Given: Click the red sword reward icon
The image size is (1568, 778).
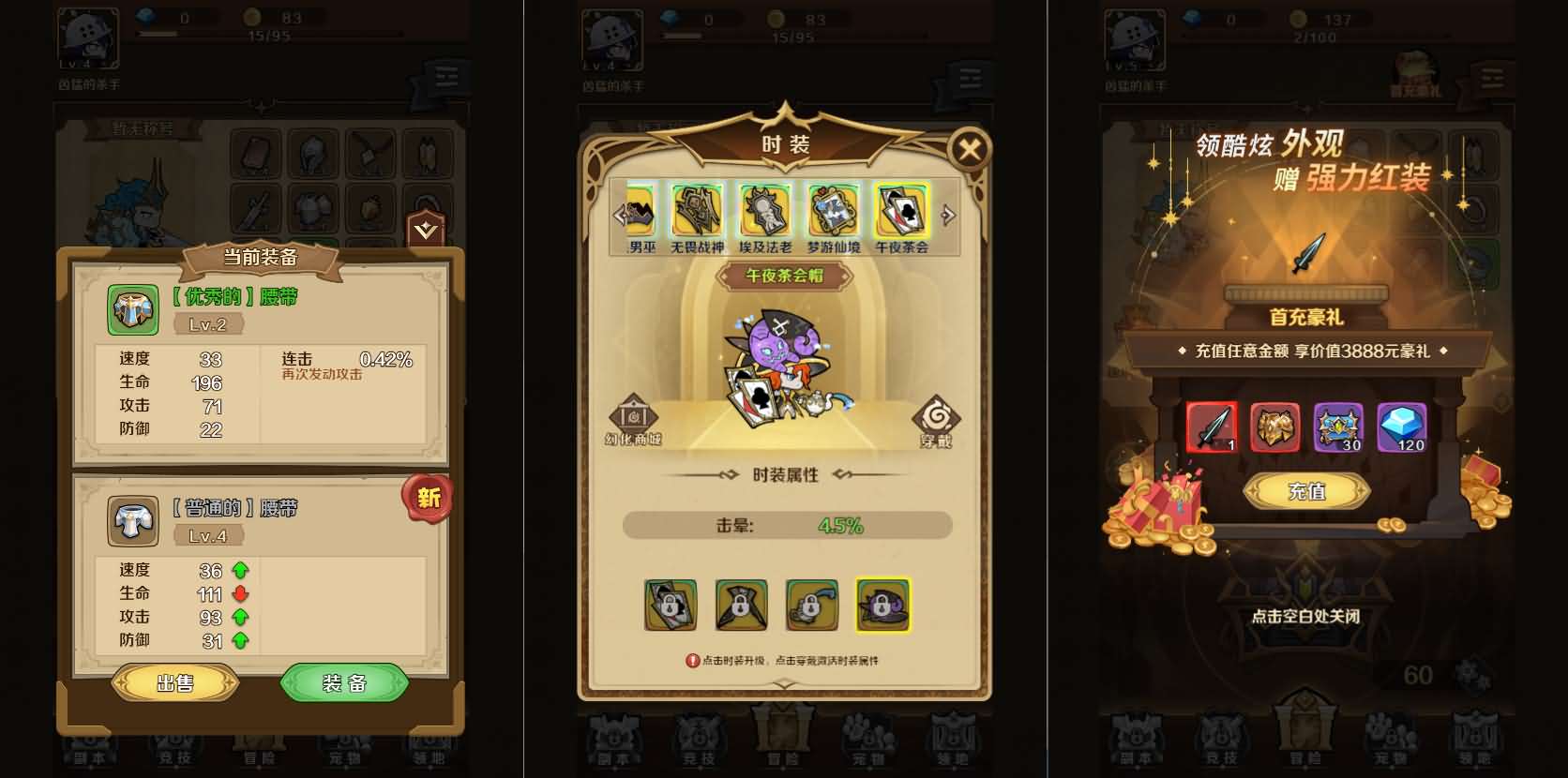Looking at the screenshot, I should [1211, 427].
